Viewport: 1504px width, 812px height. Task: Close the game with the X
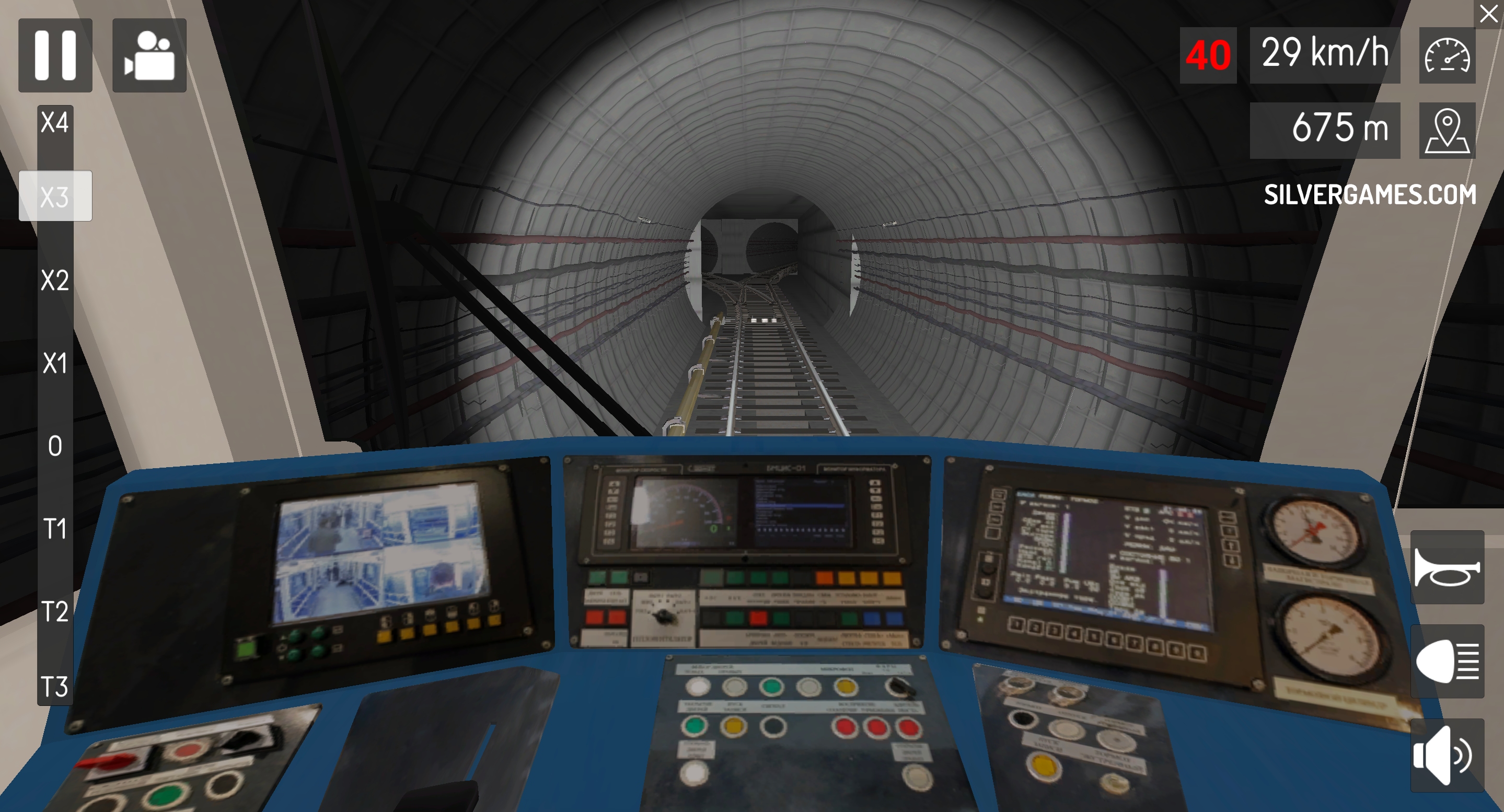pyautogui.click(x=1488, y=14)
